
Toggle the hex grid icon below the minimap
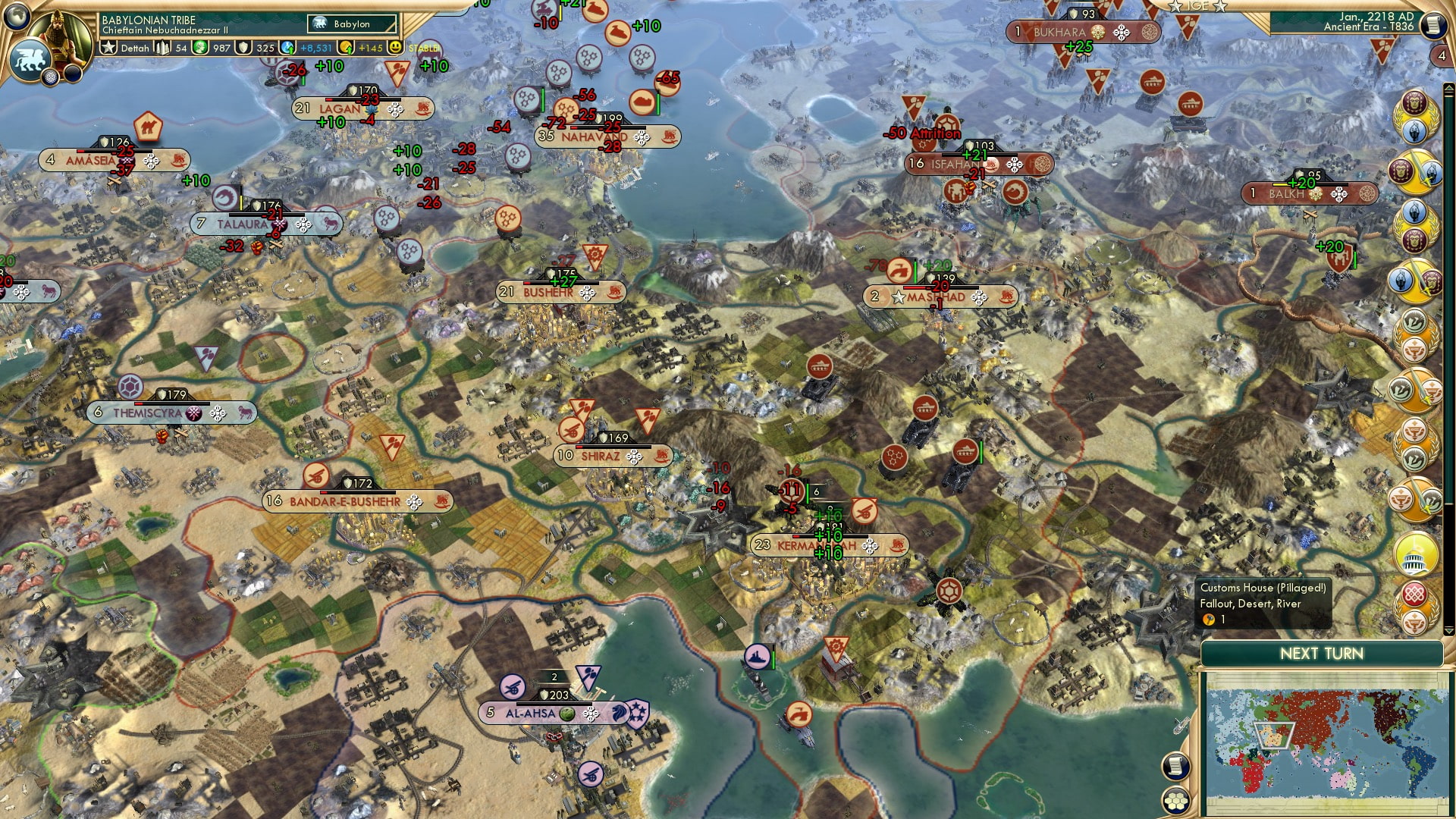(1175, 801)
